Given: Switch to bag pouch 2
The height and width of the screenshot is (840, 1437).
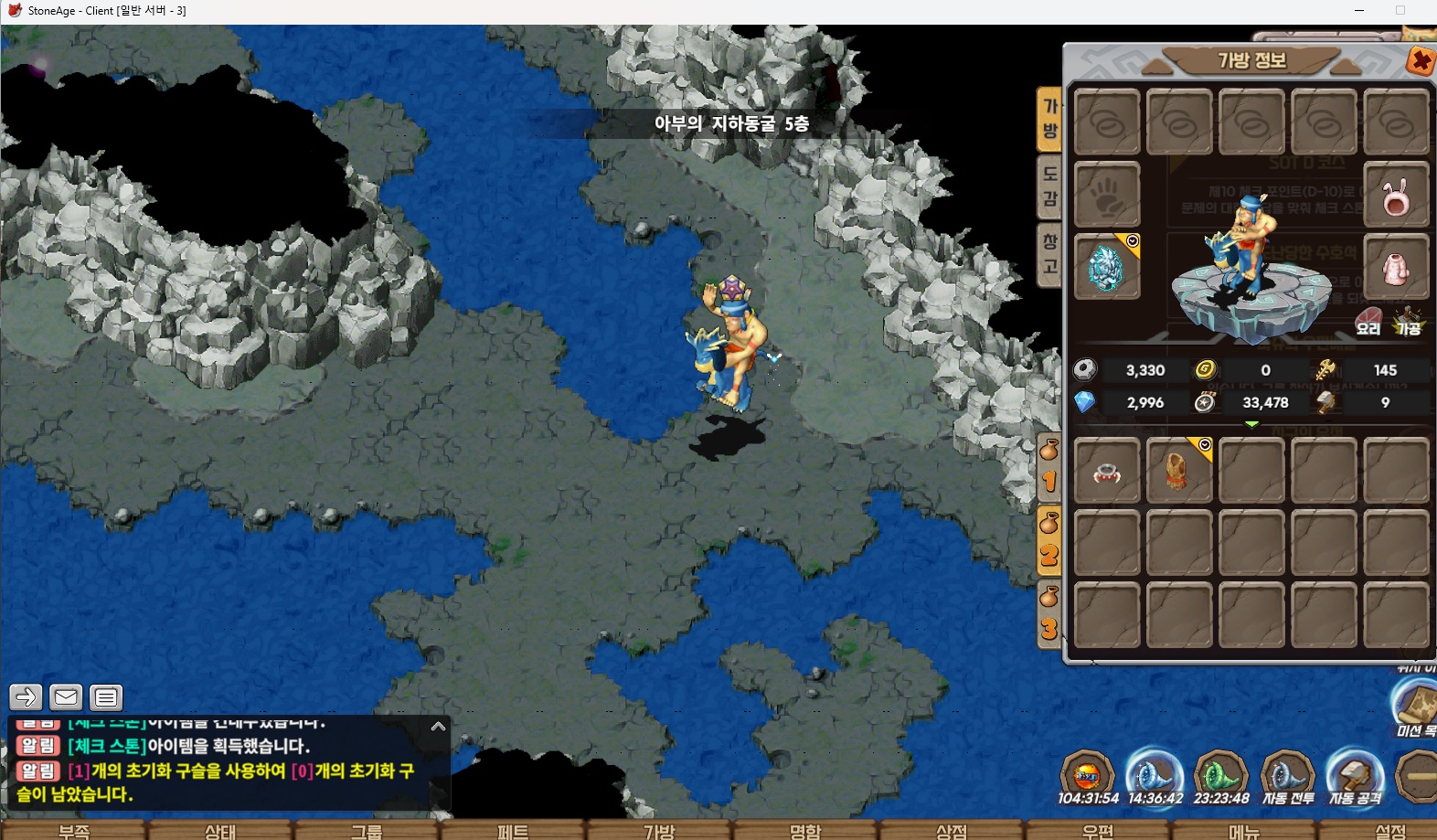Looking at the screenshot, I should click(x=1049, y=540).
